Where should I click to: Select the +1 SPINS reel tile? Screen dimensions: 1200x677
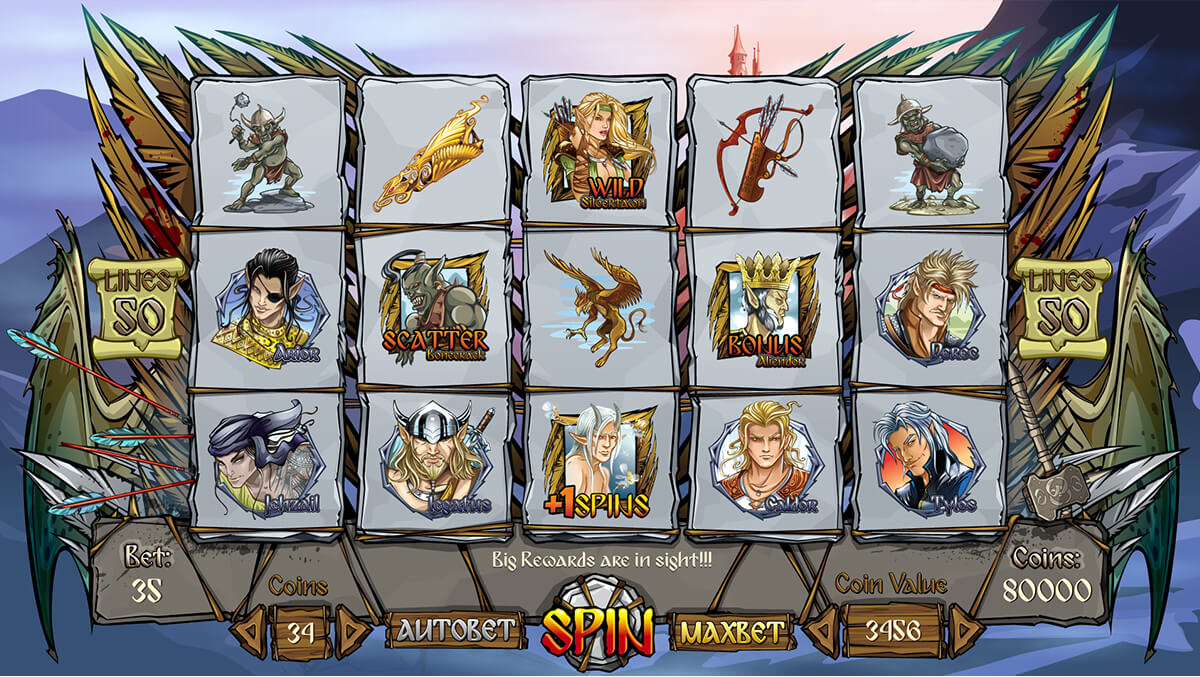(x=599, y=462)
